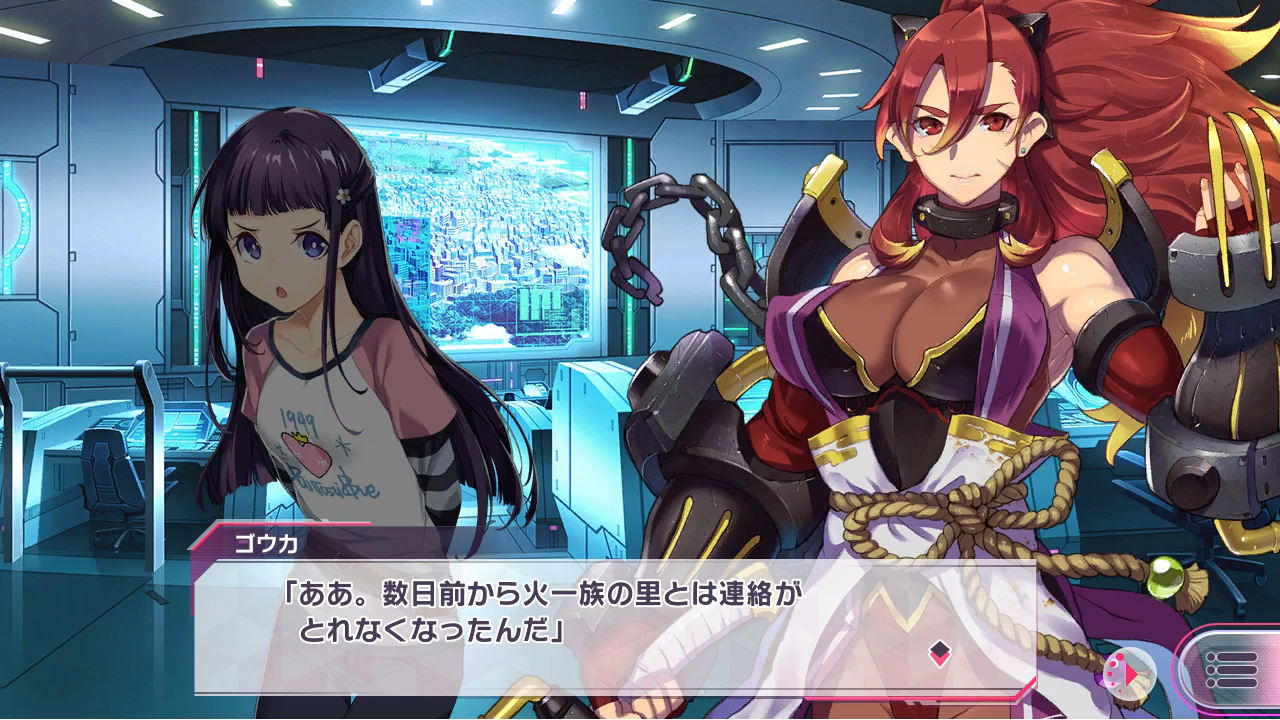Toggle the auto-play circular arrow button

pyautogui.click(x=1130, y=671)
